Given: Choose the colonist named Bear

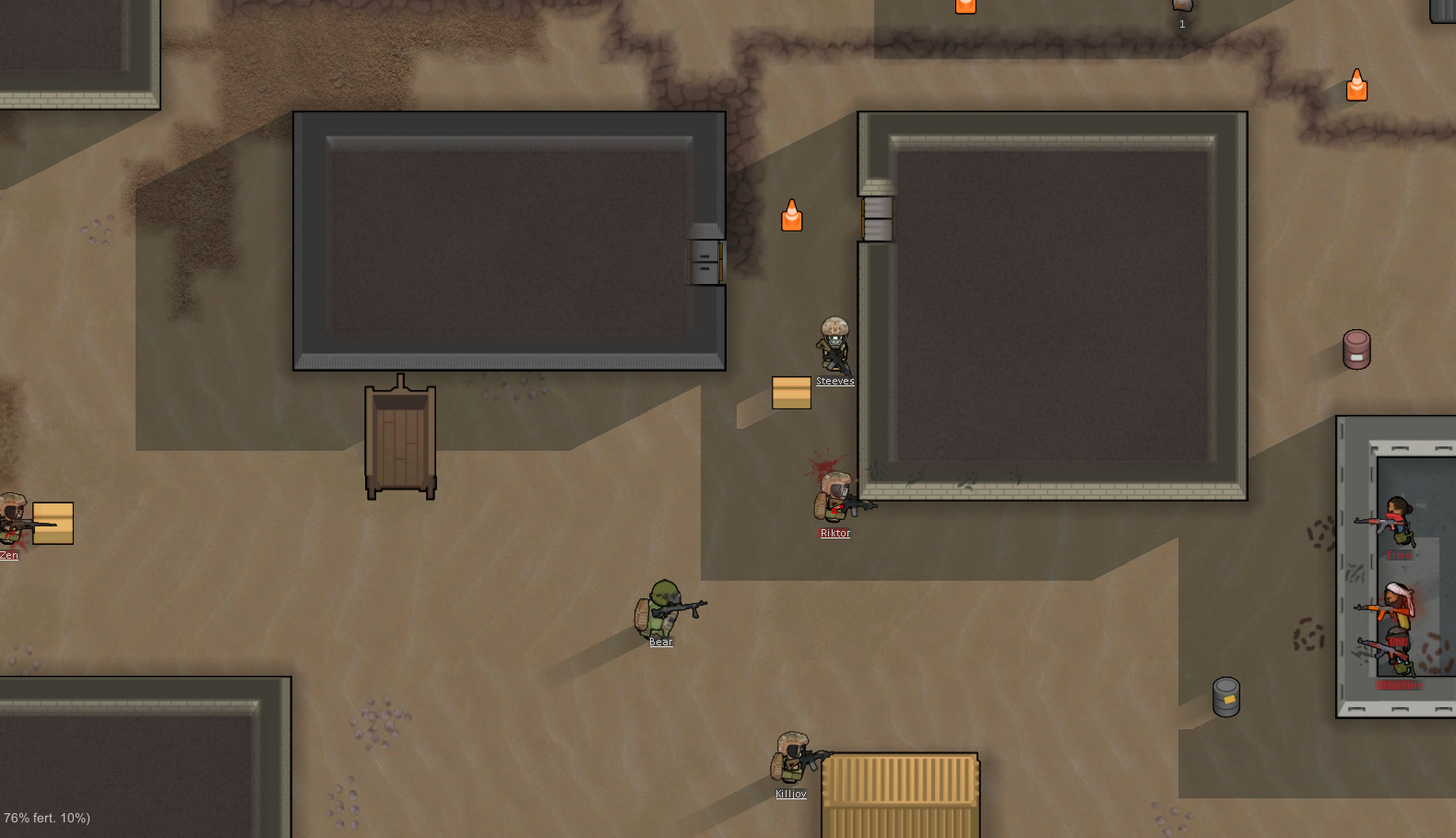Looking at the screenshot, I should (663, 608).
